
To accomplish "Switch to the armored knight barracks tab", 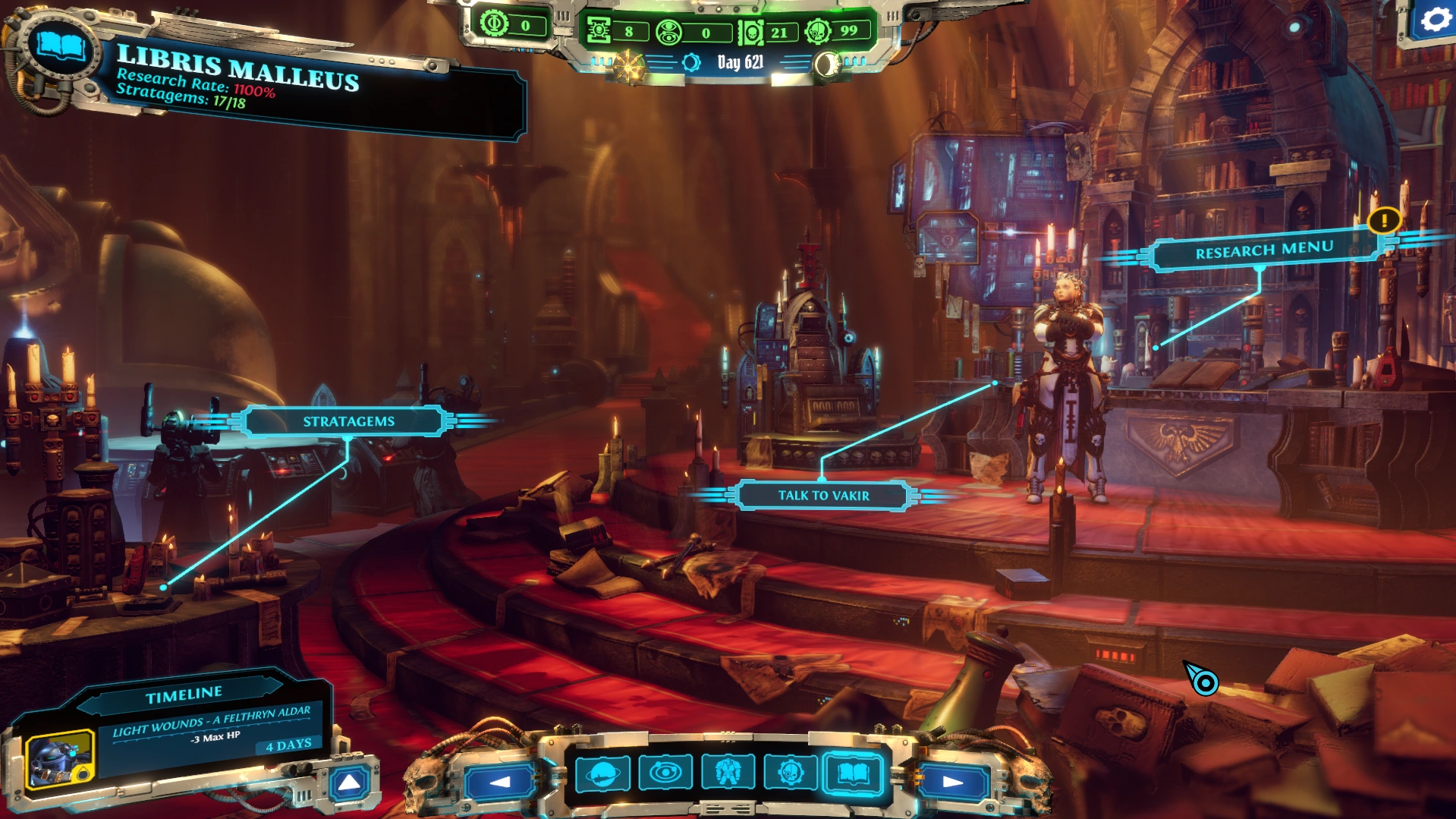I will coord(728,773).
